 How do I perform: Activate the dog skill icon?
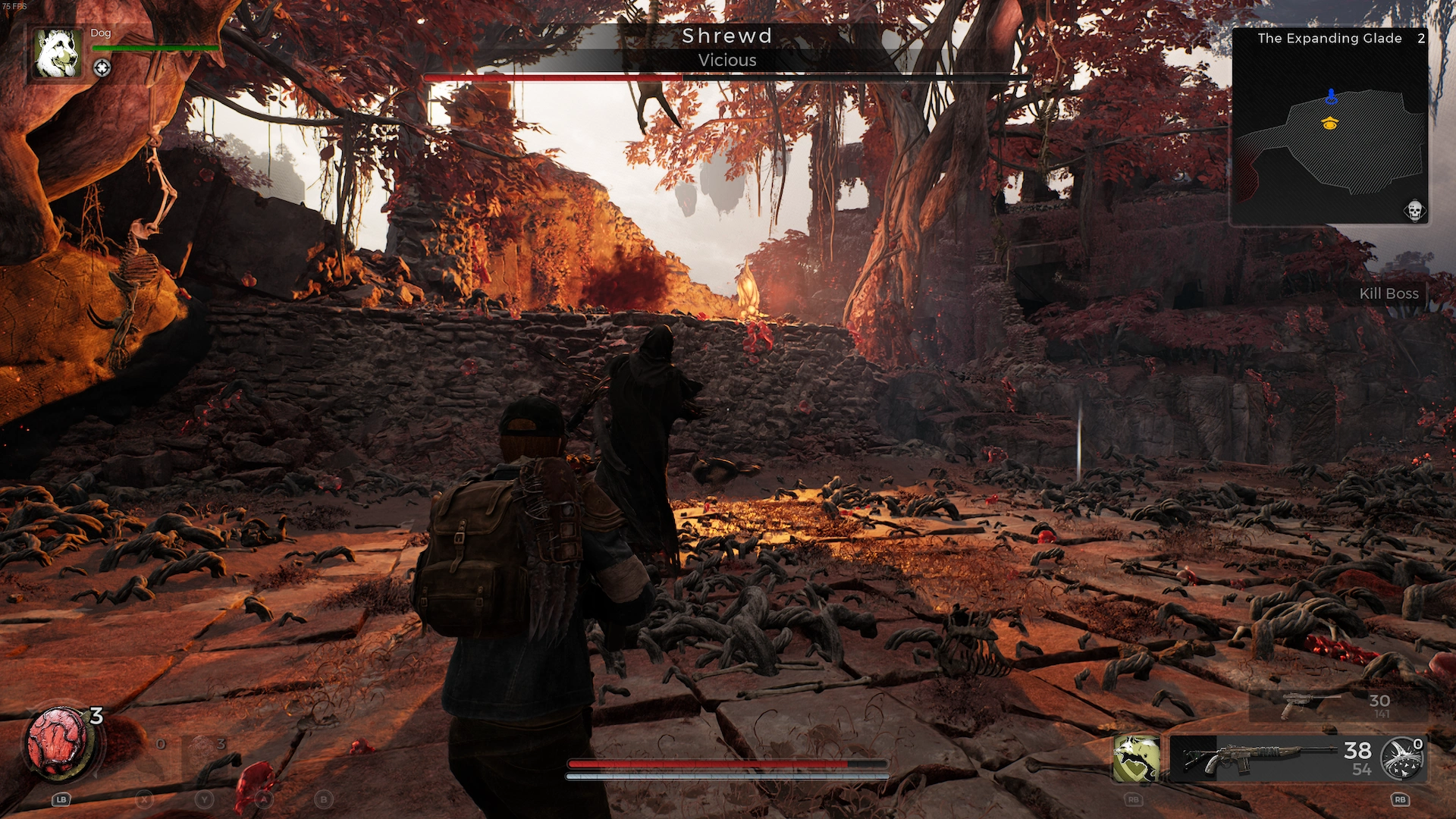(x=1135, y=758)
